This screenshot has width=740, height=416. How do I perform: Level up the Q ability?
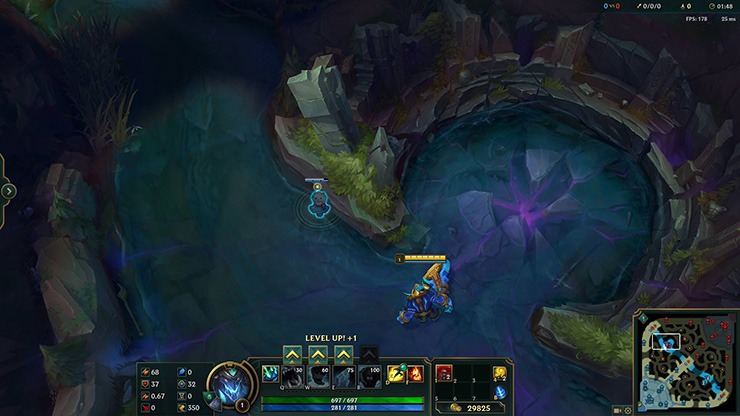click(293, 354)
